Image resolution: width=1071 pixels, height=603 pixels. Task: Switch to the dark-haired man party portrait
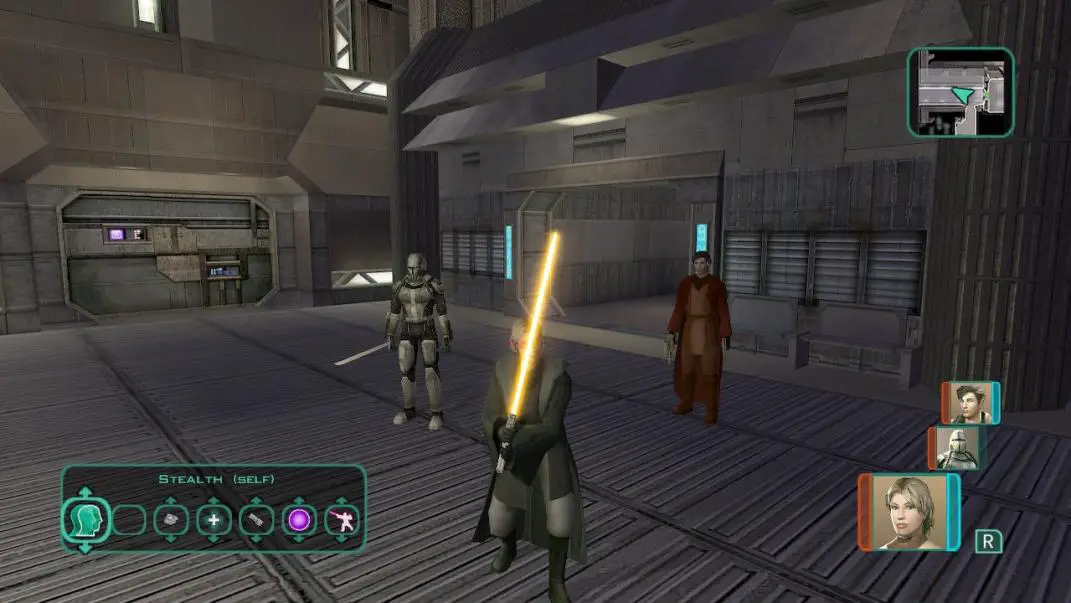(969, 403)
